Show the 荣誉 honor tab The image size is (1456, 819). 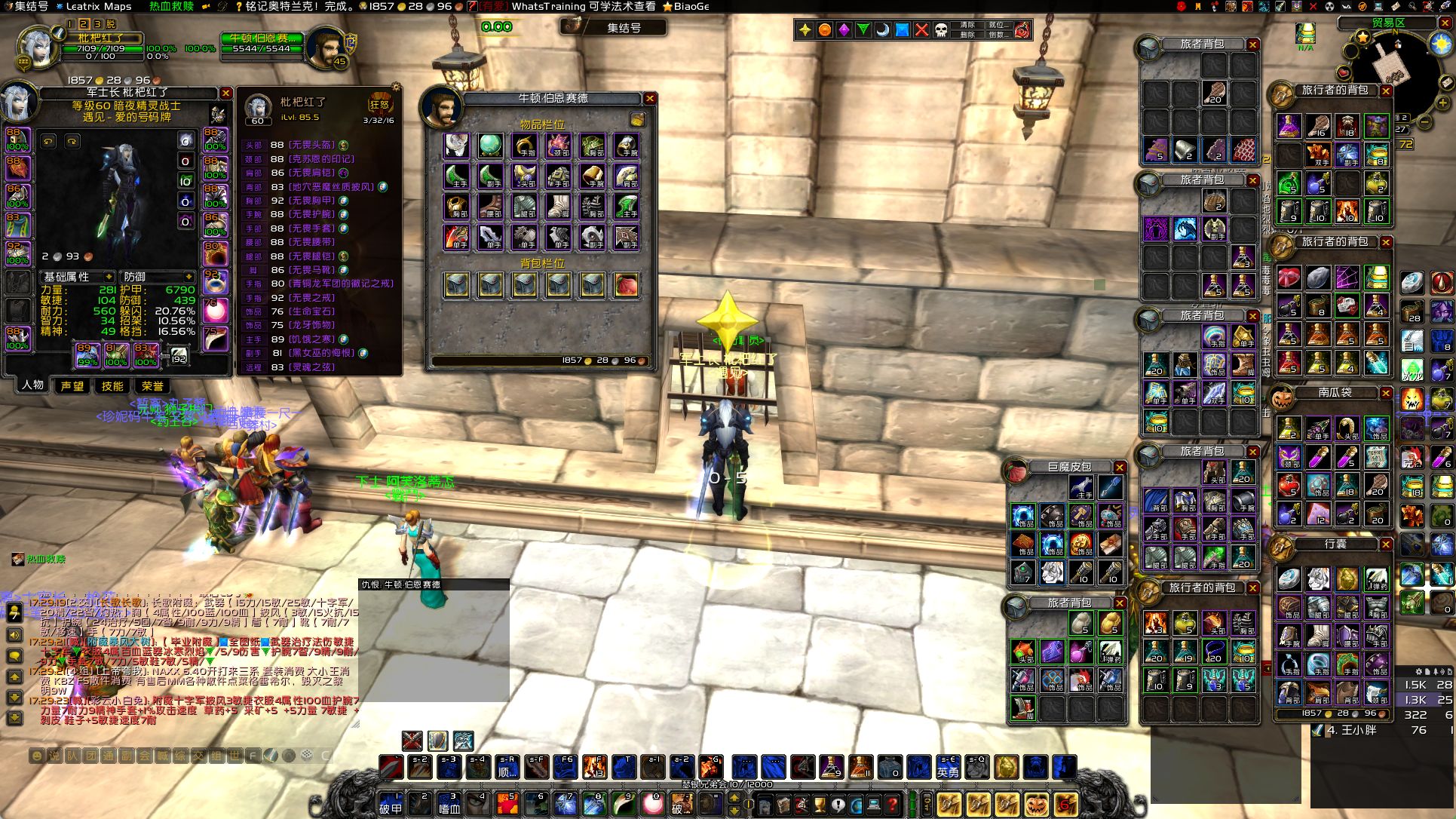(x=152, y=386)
